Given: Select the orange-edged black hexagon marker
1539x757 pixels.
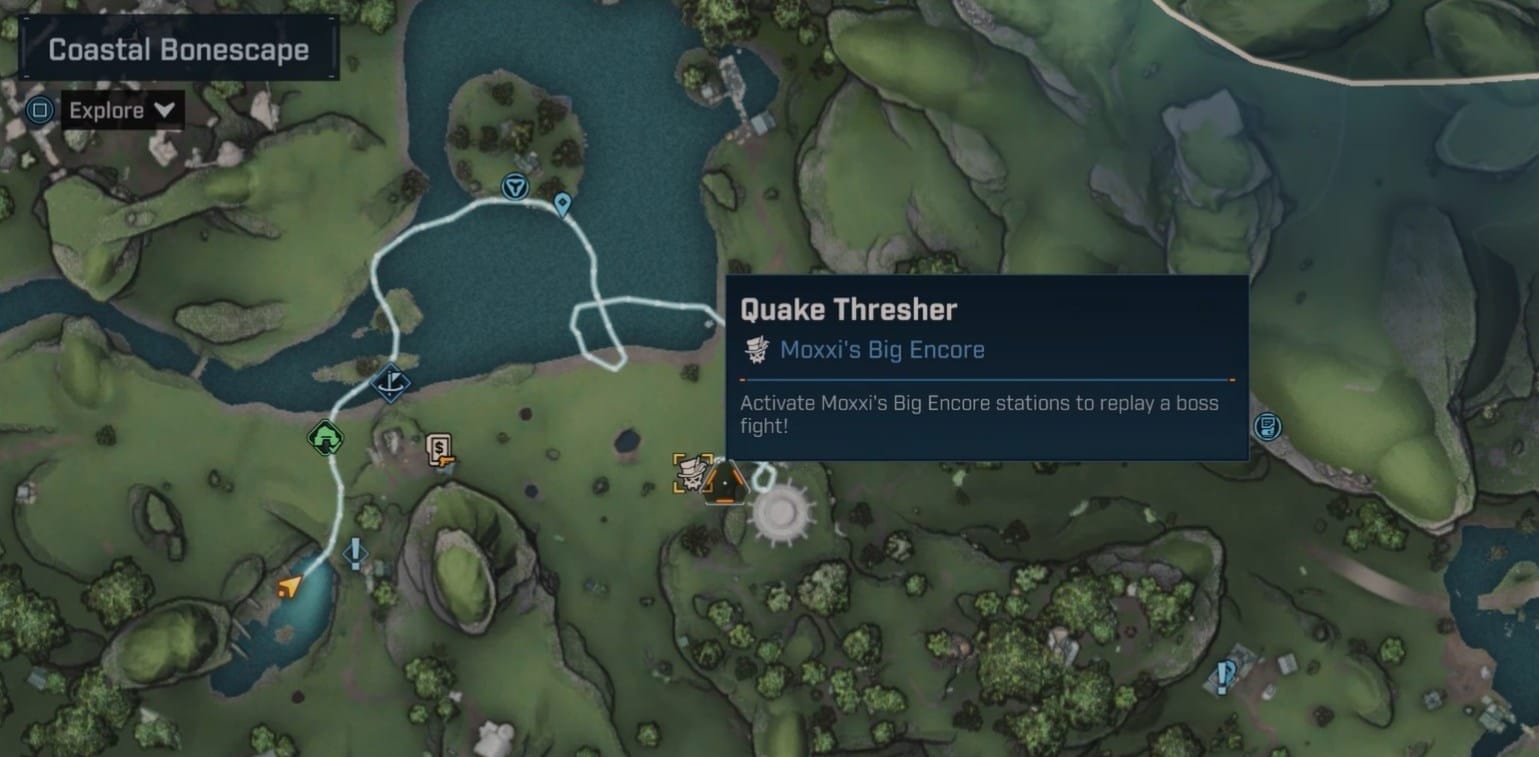Looking at the screenshot, I should pos(725,483).
